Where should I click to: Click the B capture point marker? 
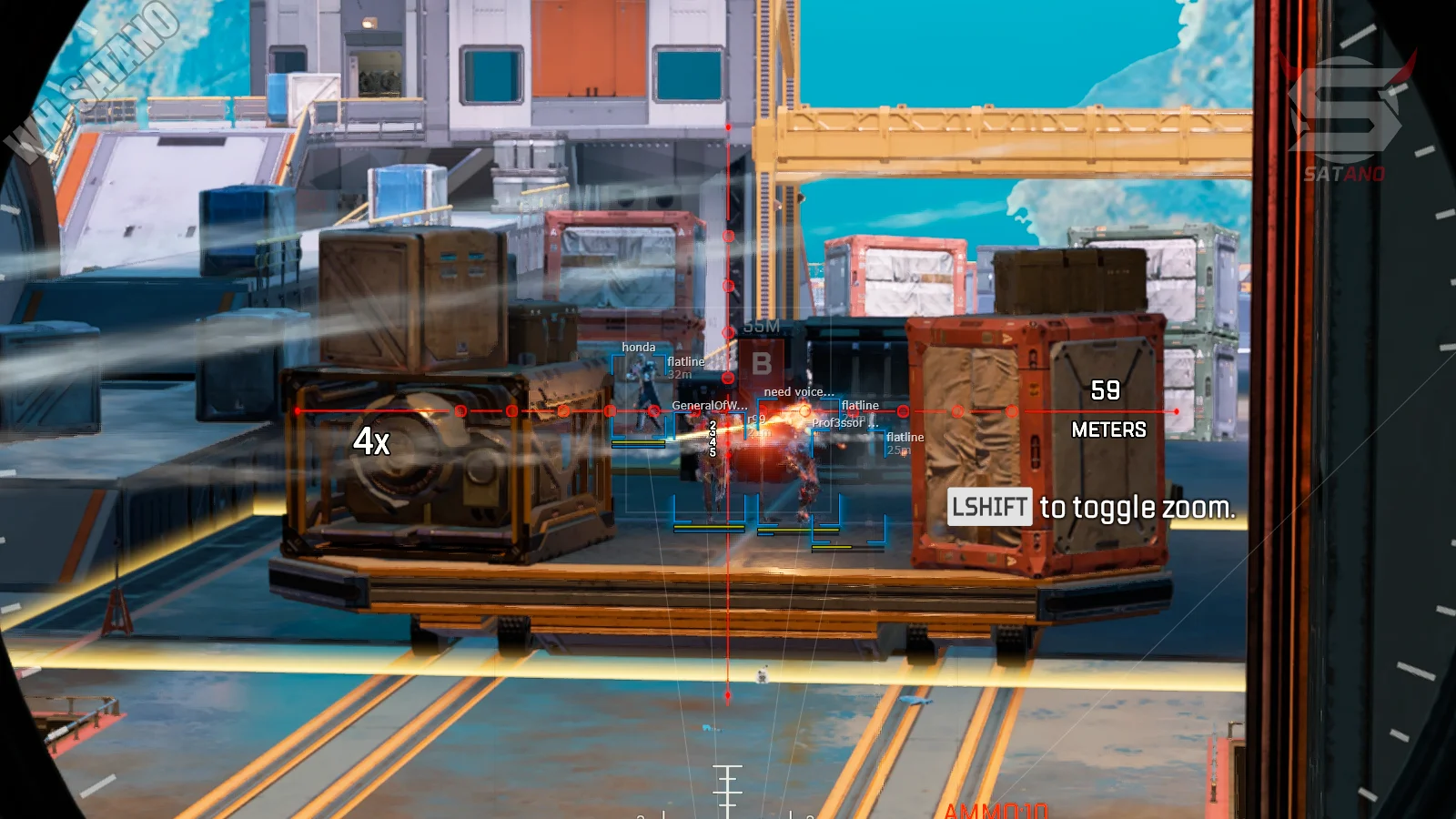[x=762, y=364]
